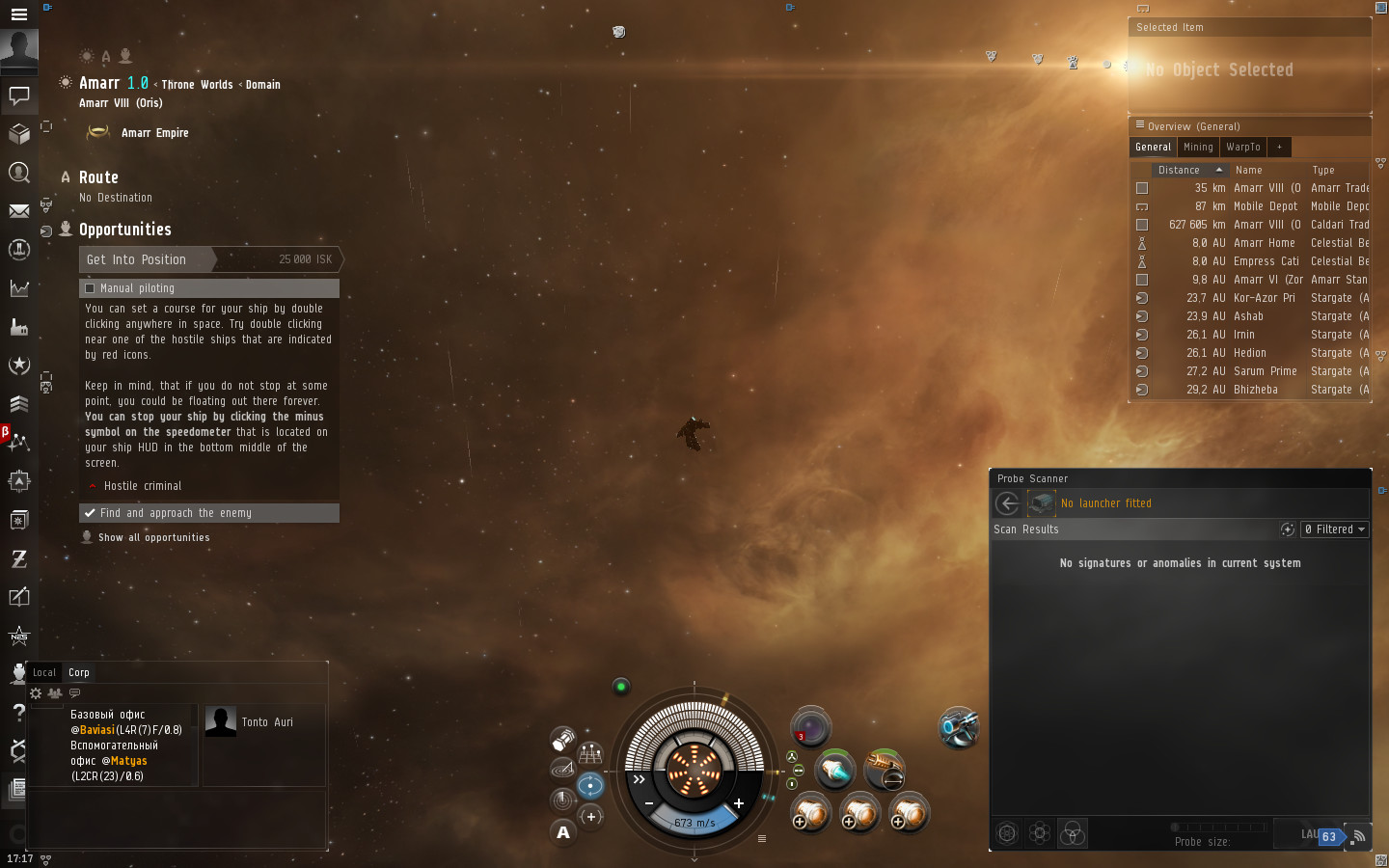
Task: Show all opportunities
Action: pyautogui.click(x=153, y=538)
